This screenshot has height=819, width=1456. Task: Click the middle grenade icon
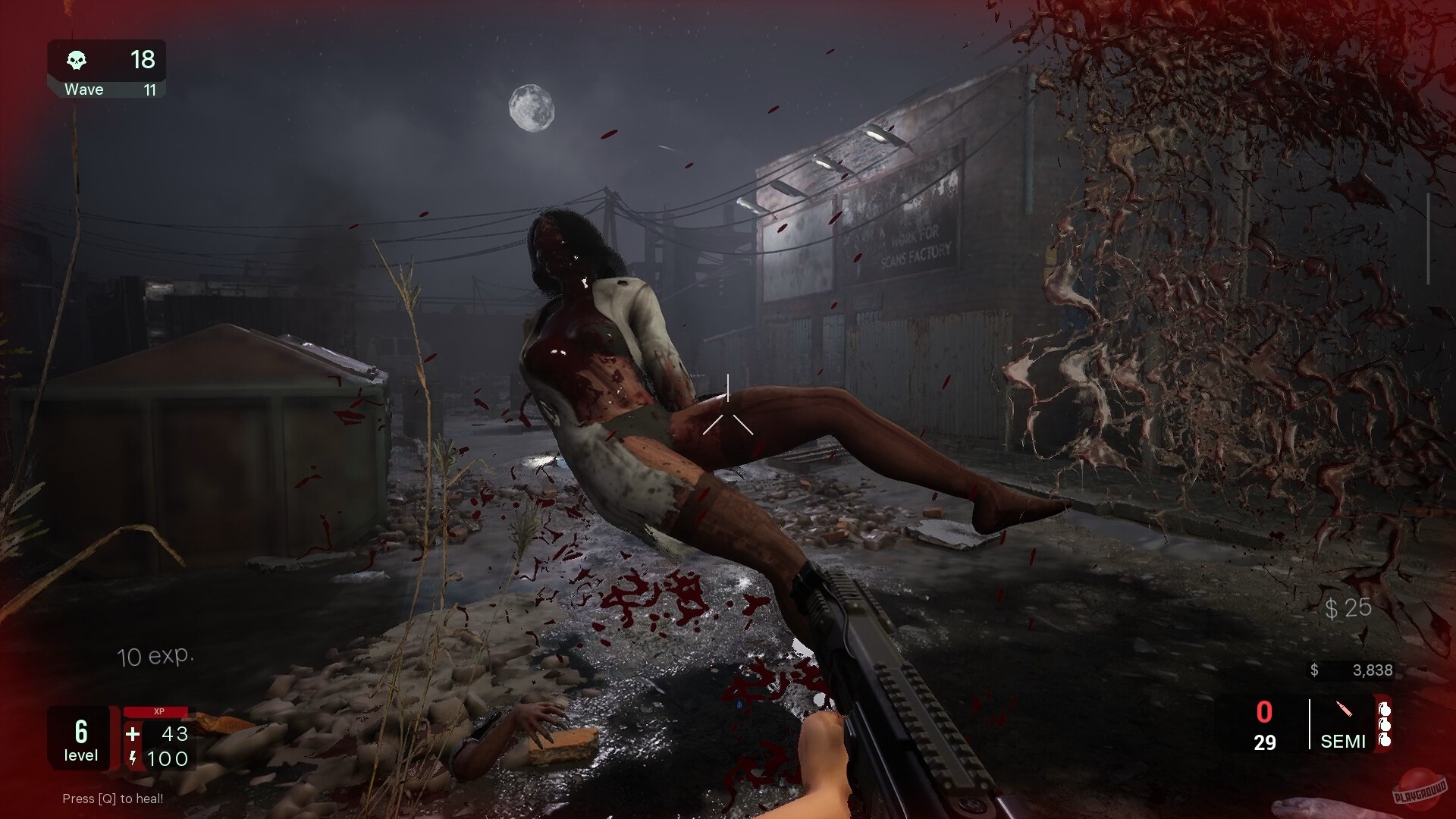1385,726
